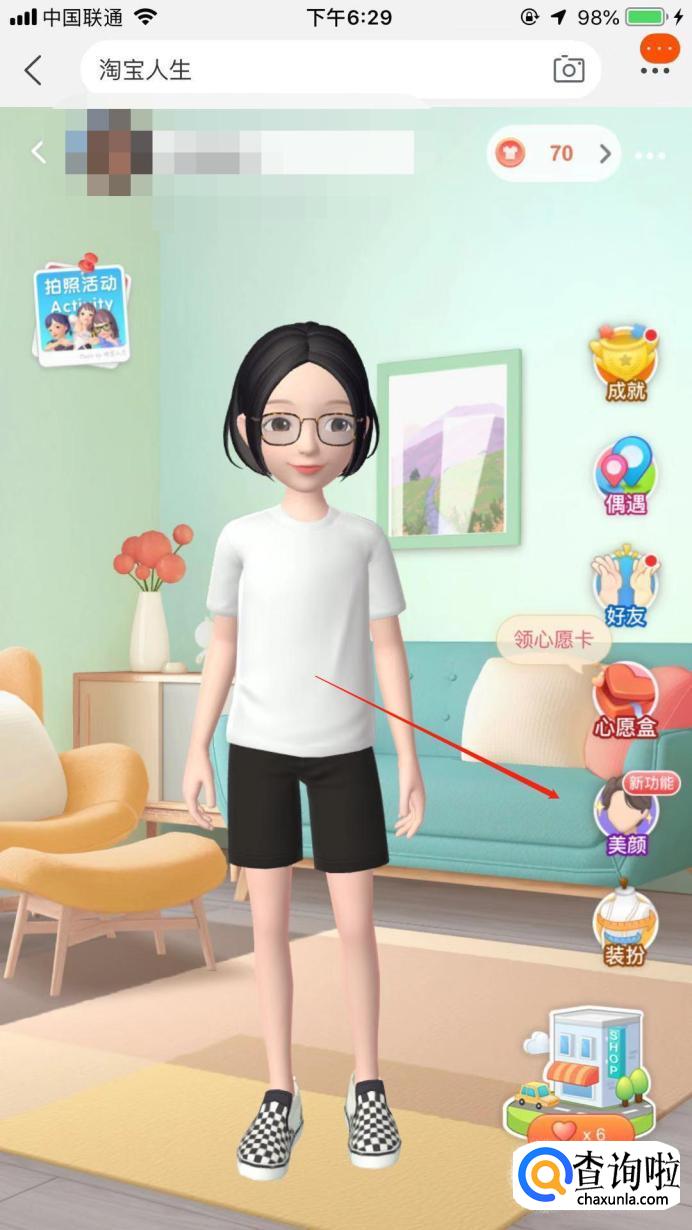Click the in-game white back arrow

(x=38, y=152)
